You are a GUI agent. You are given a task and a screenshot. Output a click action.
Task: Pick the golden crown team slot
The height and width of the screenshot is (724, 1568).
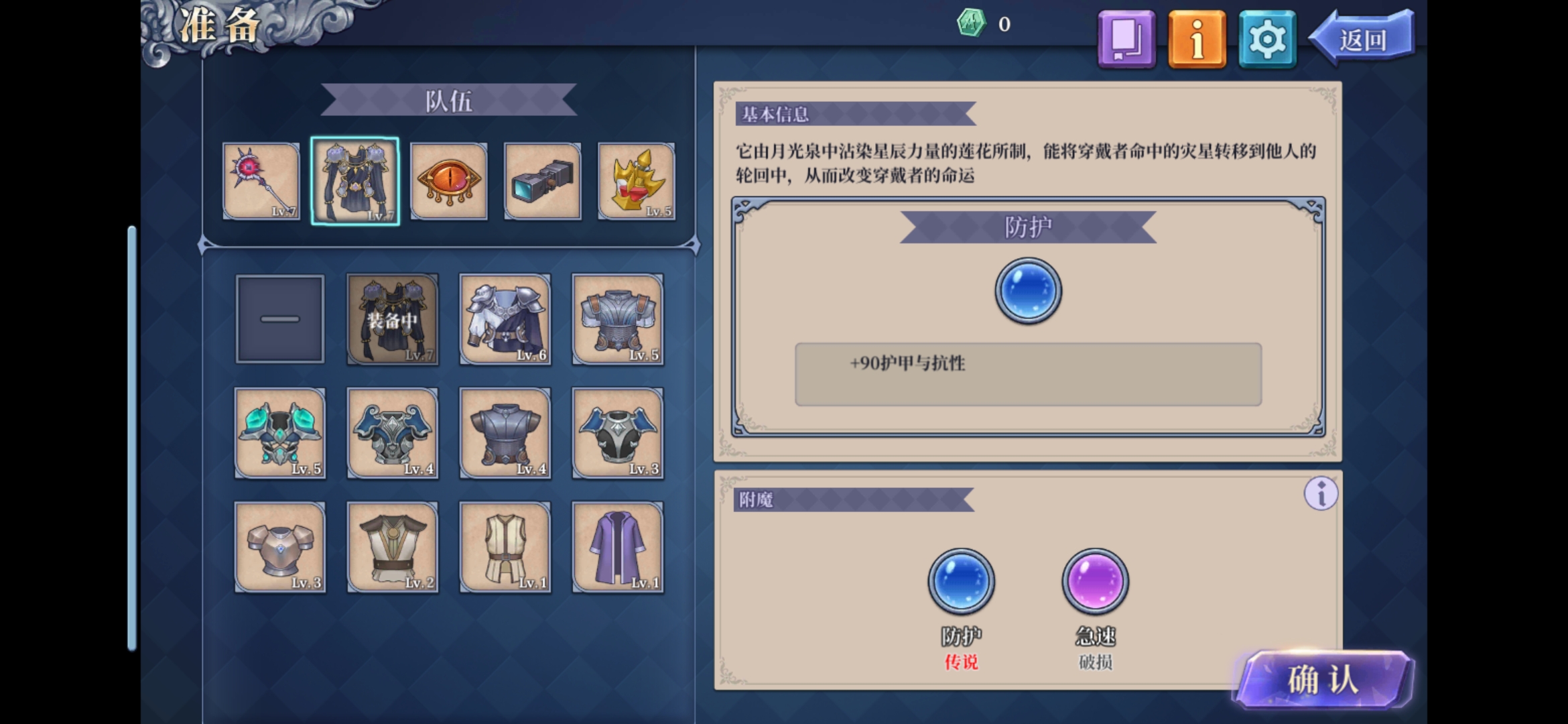point(636,181)
